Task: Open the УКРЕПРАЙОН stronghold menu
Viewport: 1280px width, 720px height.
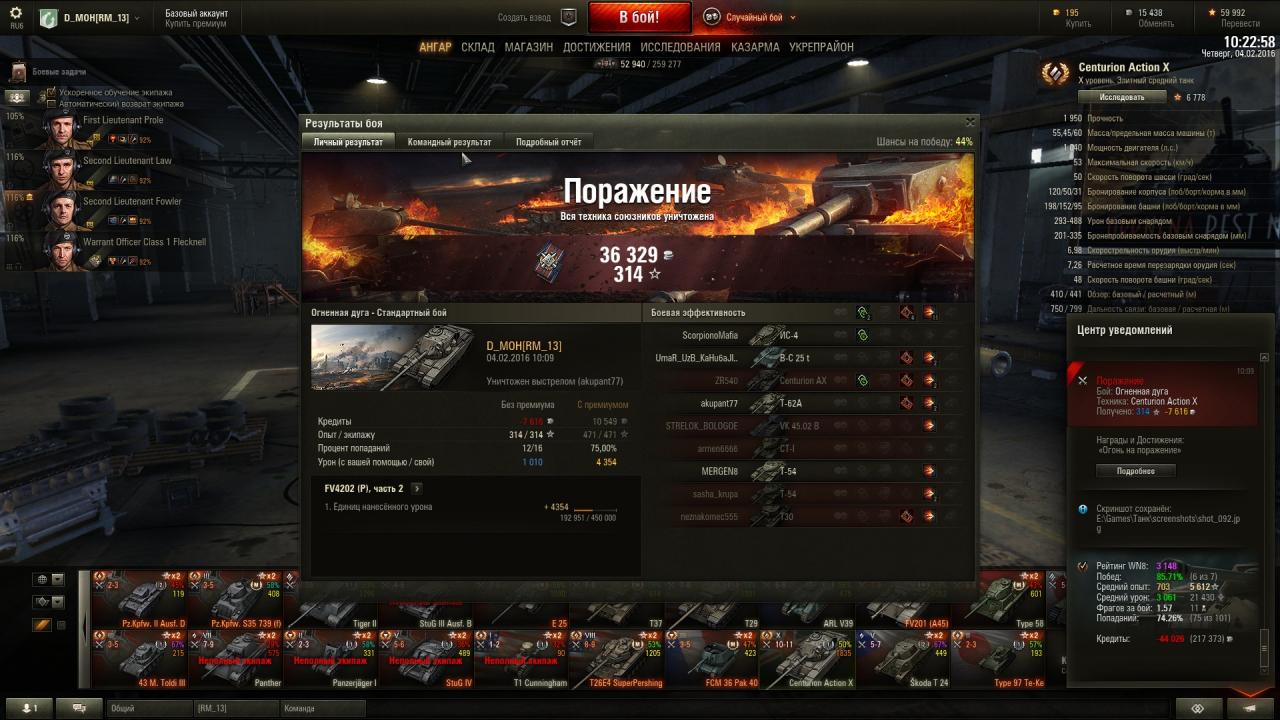Action: [x=821, y=47]
